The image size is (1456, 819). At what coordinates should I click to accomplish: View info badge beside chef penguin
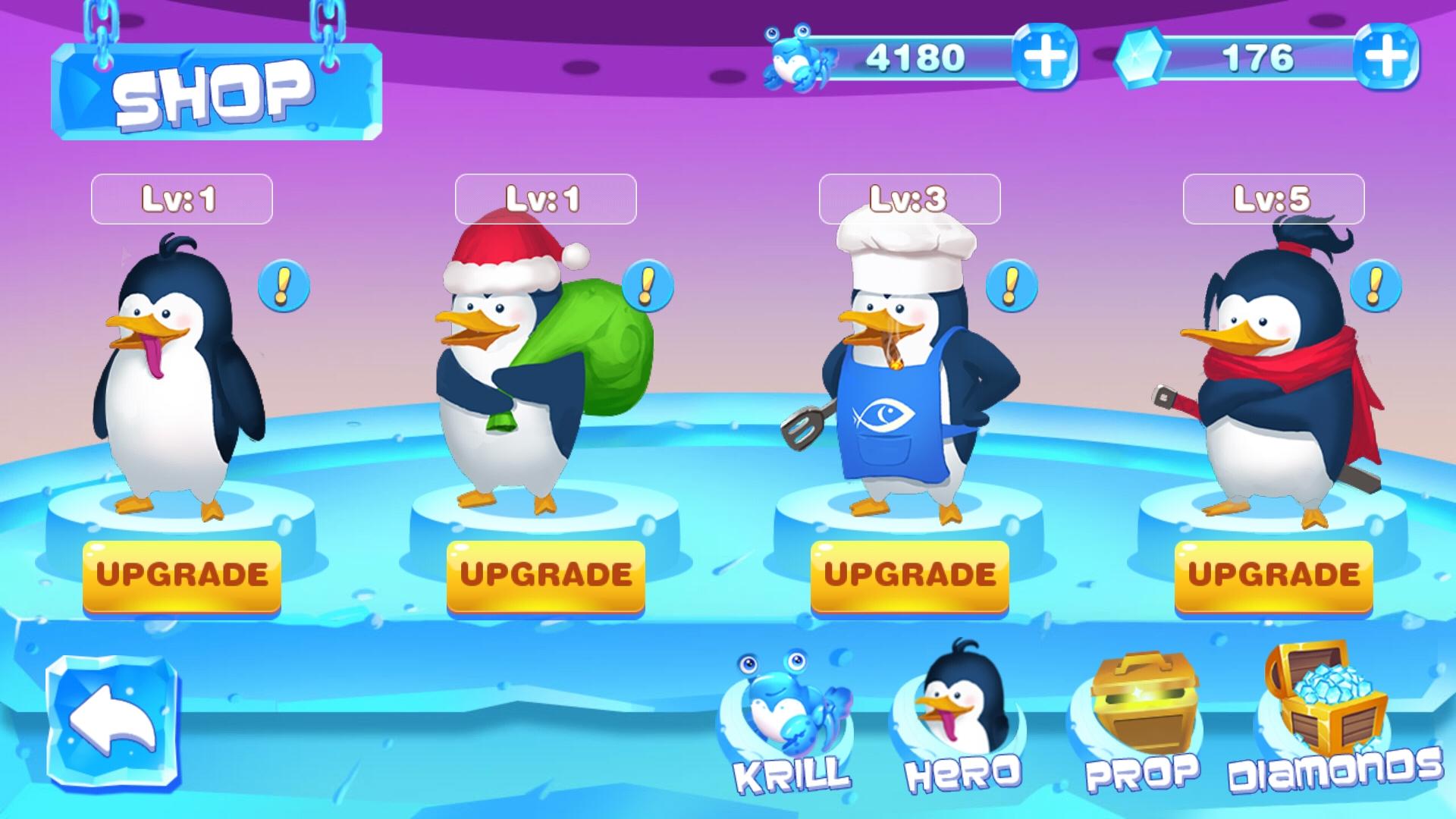point(1011,286)
